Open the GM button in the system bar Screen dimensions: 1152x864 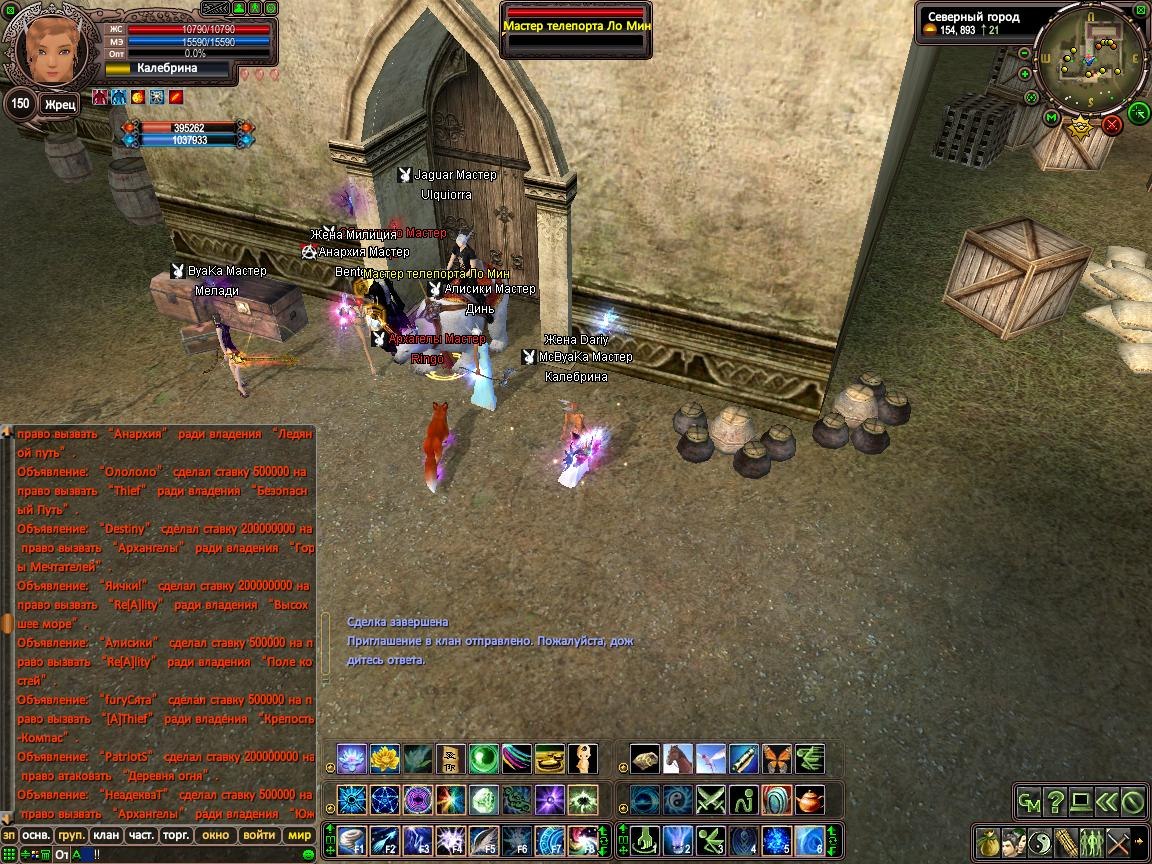click(x=1028, y=801)
